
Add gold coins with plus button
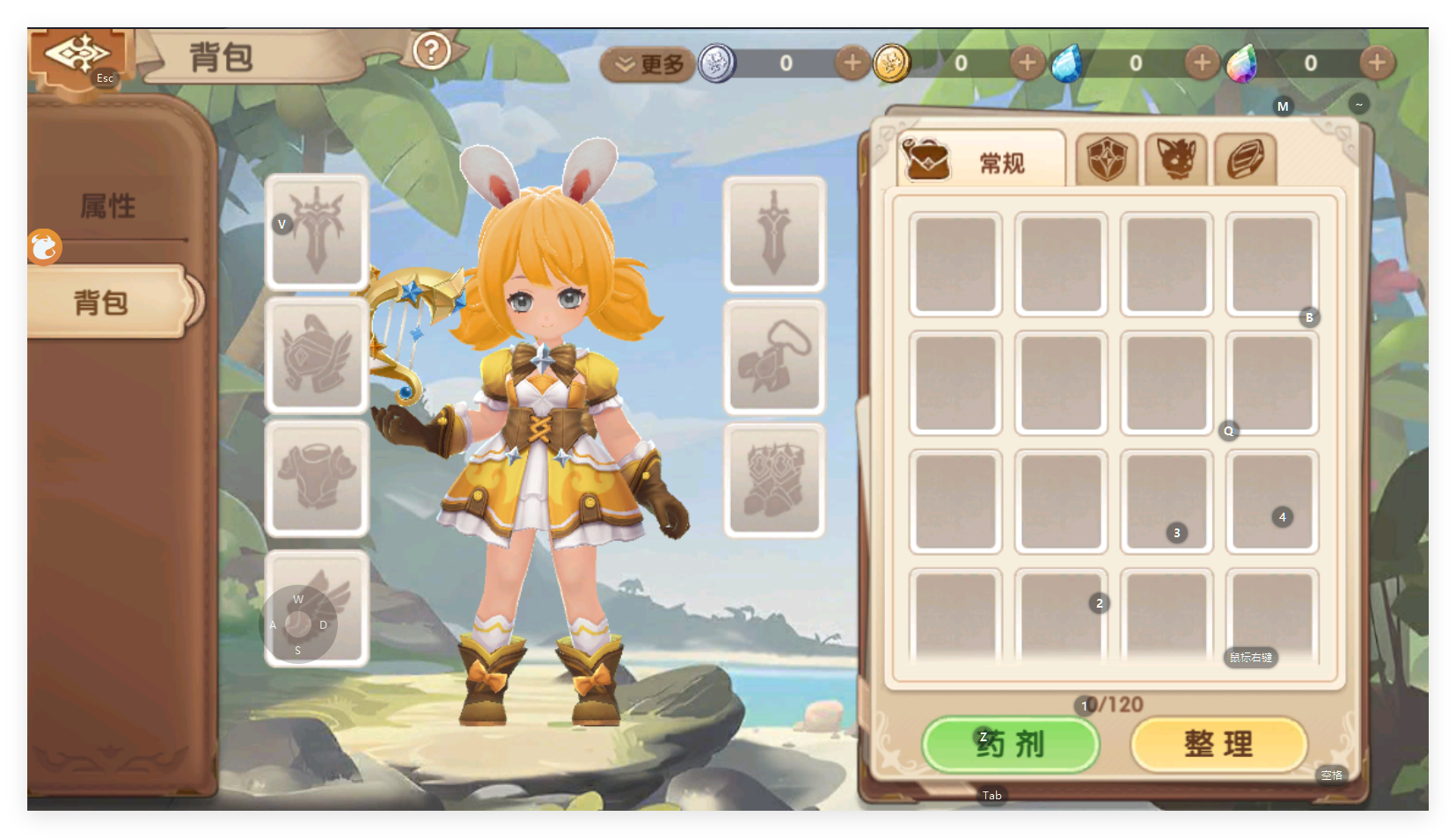[1027, 63]
